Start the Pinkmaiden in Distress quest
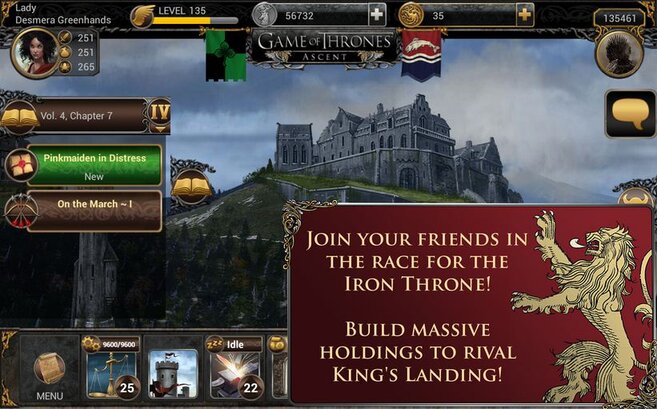Viewport: 657px width, 409px height. click(93, 165)
